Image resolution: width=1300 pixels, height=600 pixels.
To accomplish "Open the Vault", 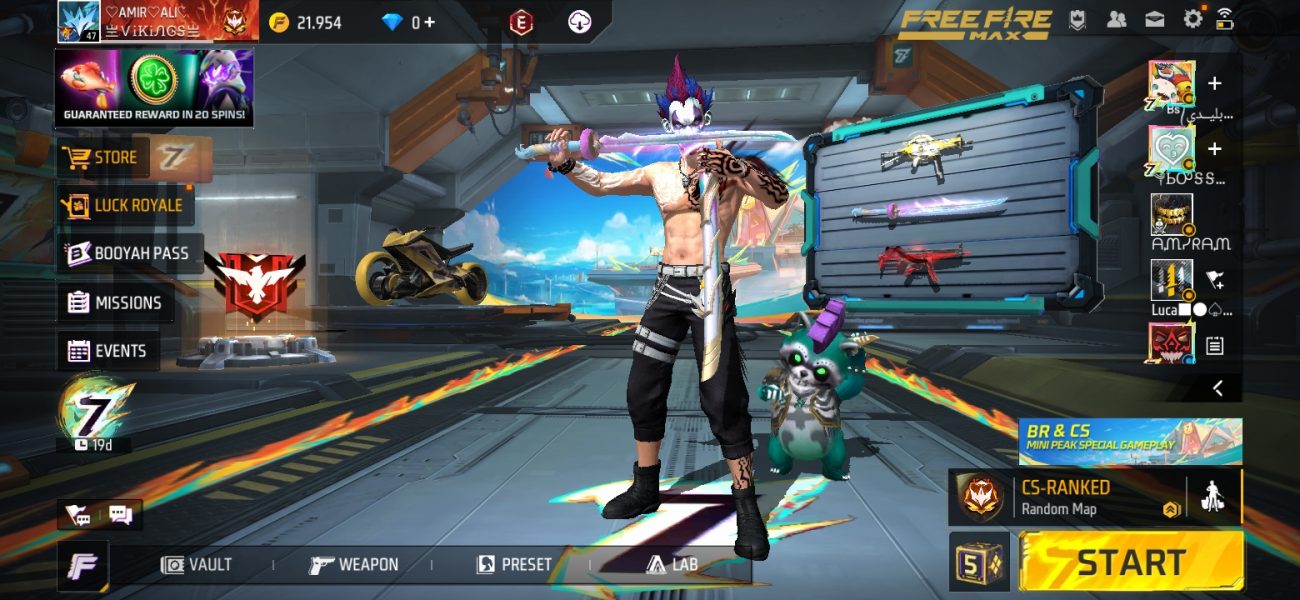I will [x=197, y=565].
